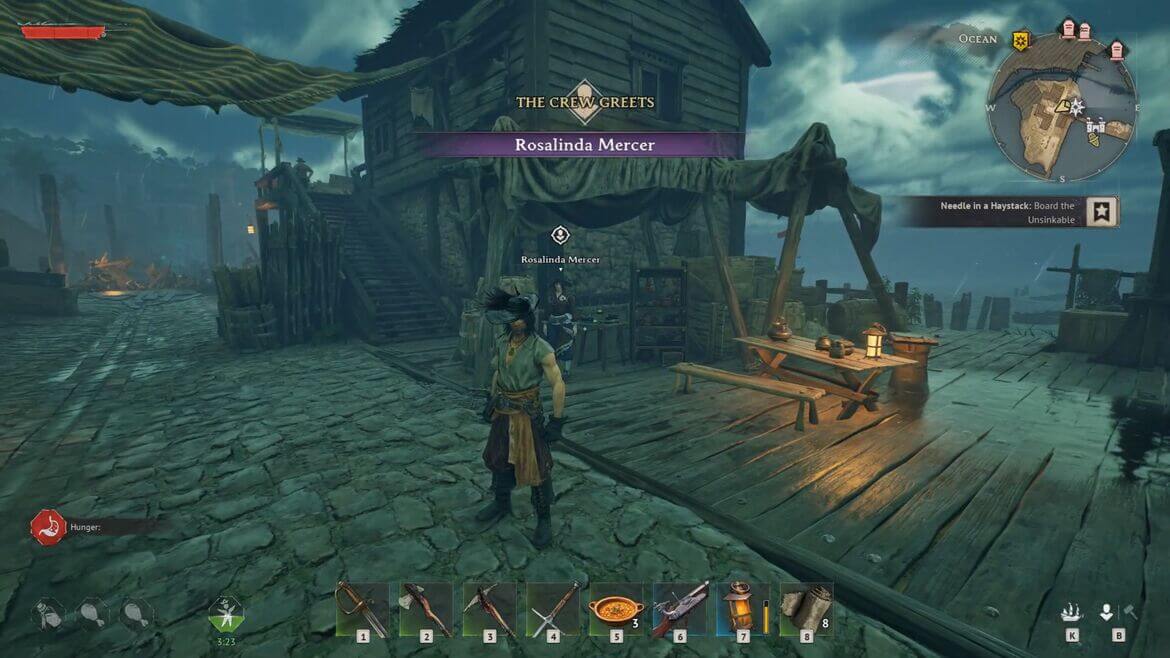
Task: Select the longsword in slot 4
Action: (x=552, y=608)
